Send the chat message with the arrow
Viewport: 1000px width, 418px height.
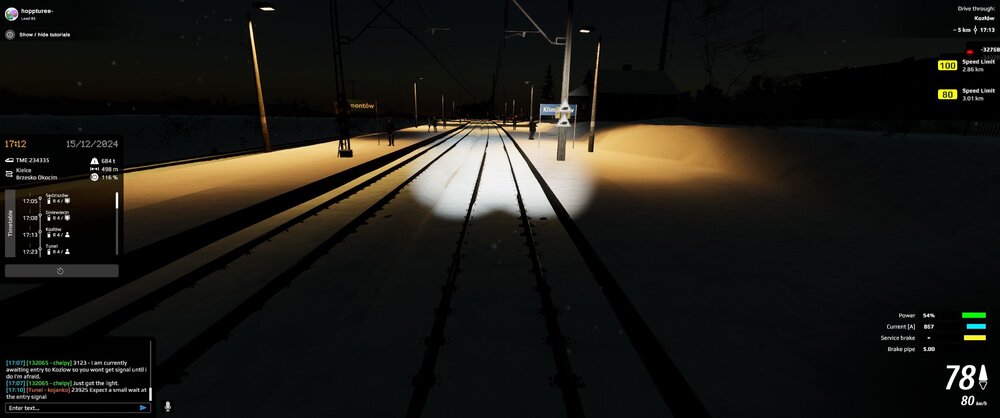point(143,408)
